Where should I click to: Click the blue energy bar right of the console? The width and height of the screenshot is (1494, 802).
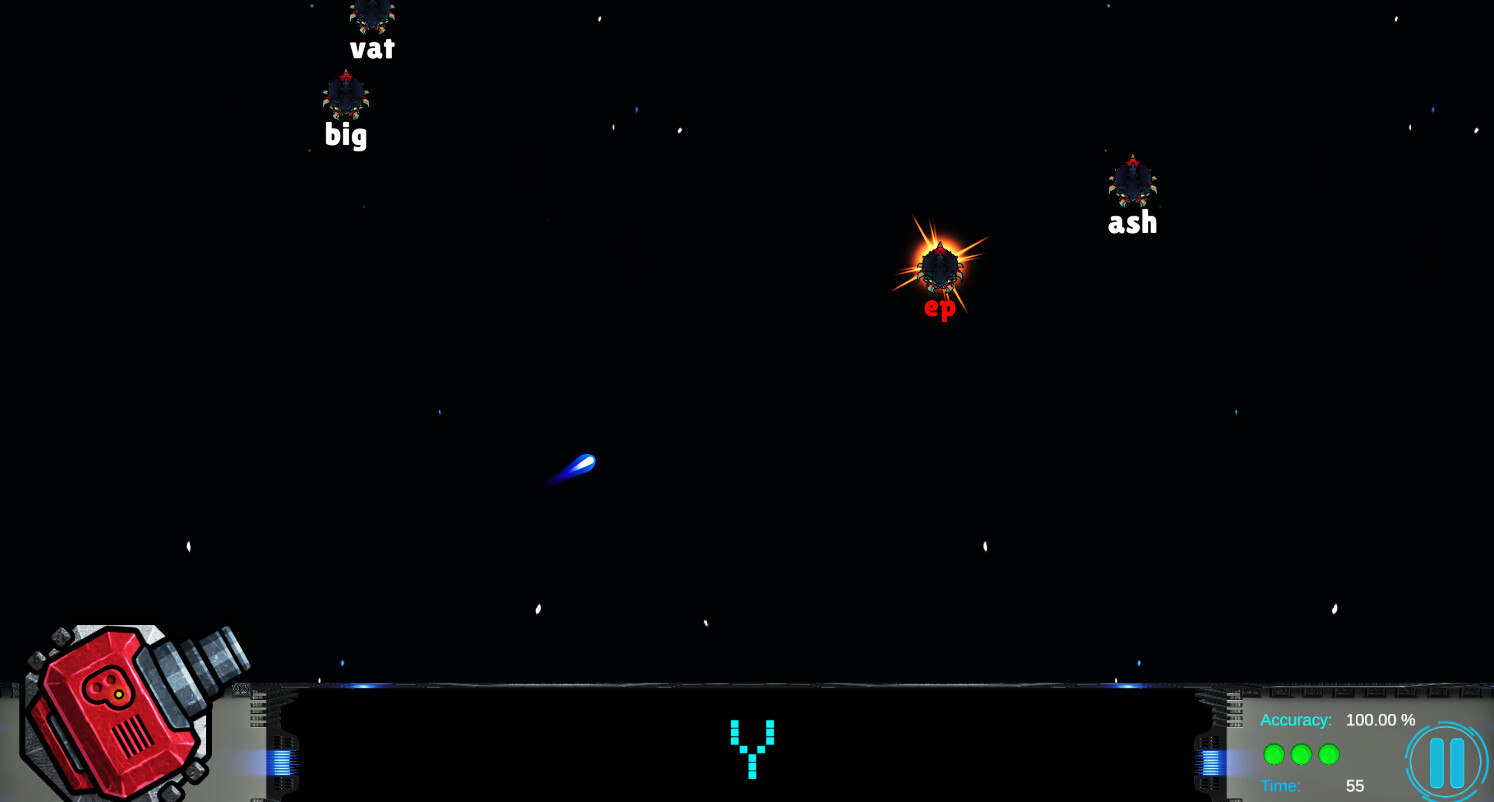point(1209,763)
